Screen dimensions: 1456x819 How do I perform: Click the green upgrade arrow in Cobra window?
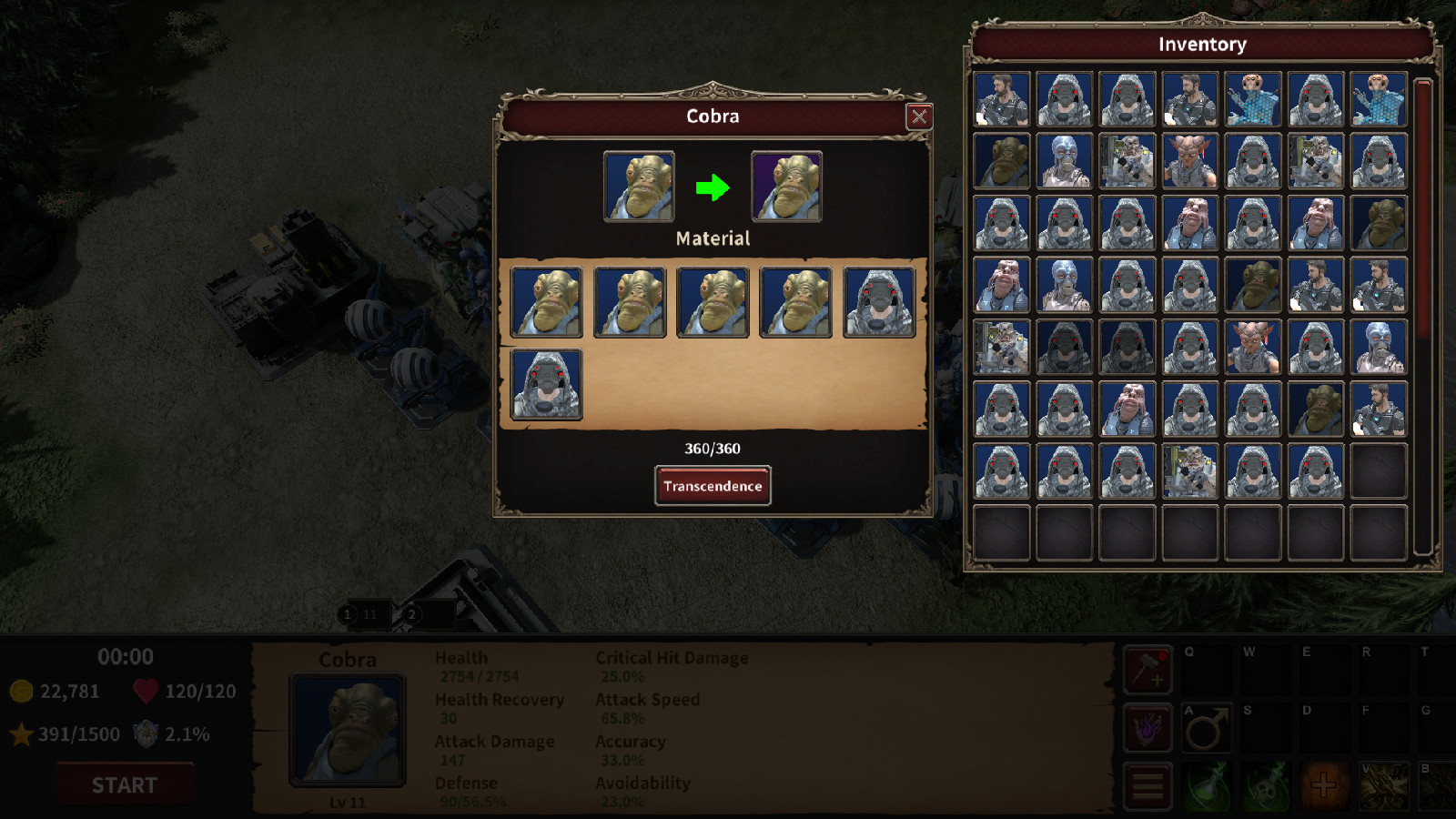pos(711,188)
